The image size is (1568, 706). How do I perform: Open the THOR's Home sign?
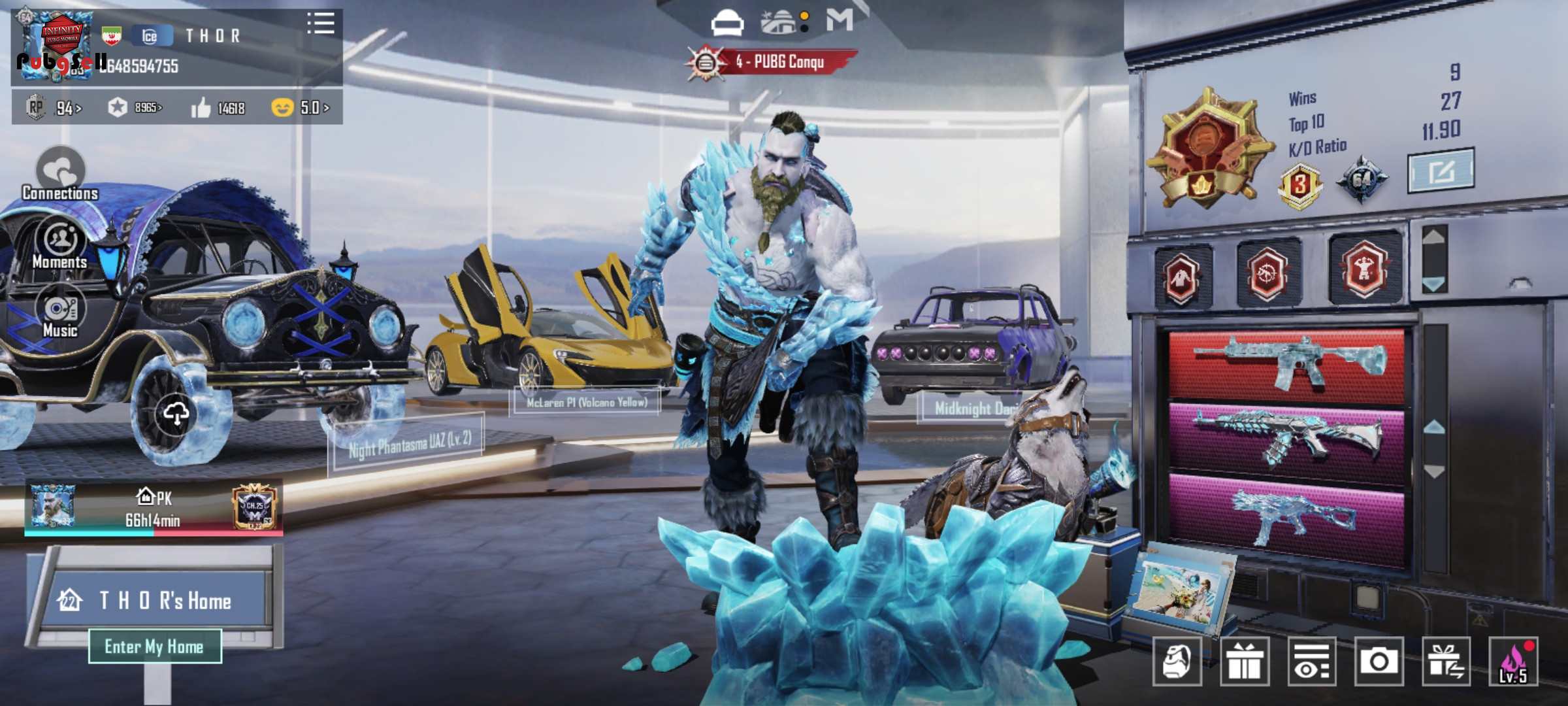pos(157,599)
